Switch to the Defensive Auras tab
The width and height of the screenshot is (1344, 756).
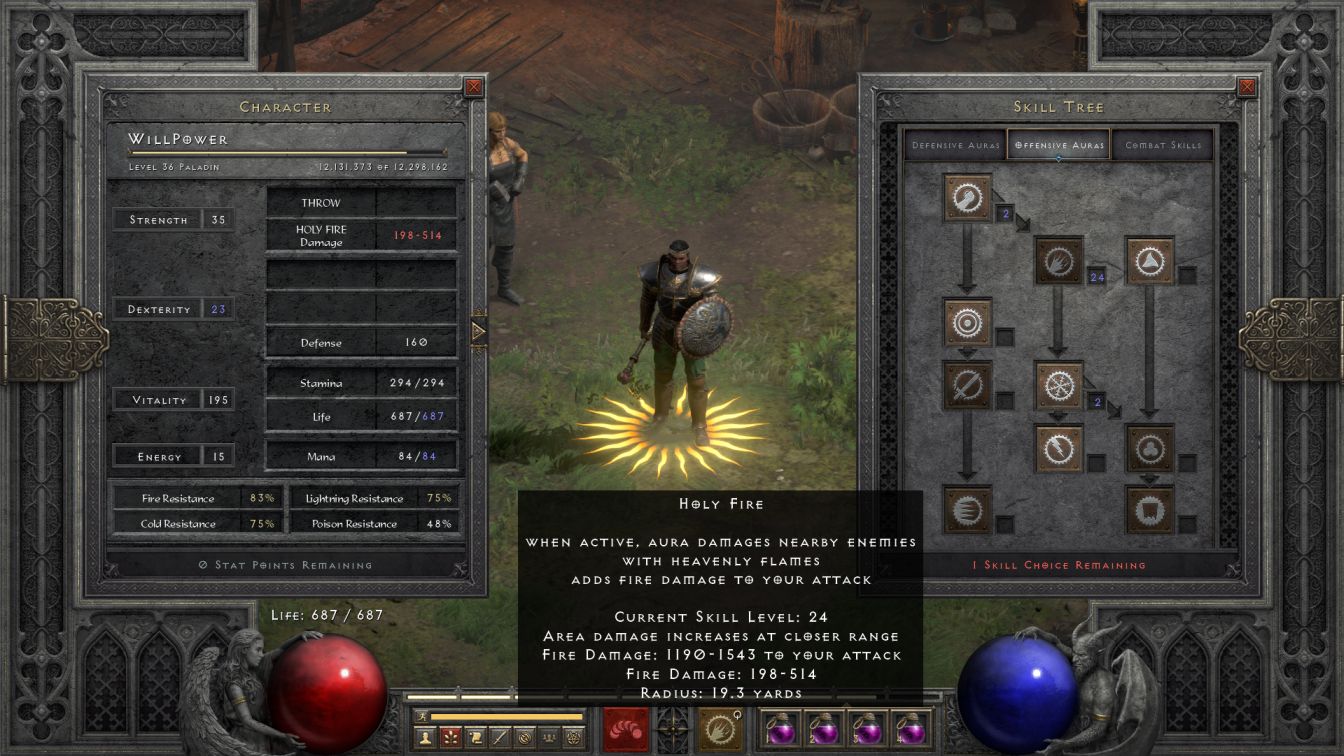pos(956,145)
